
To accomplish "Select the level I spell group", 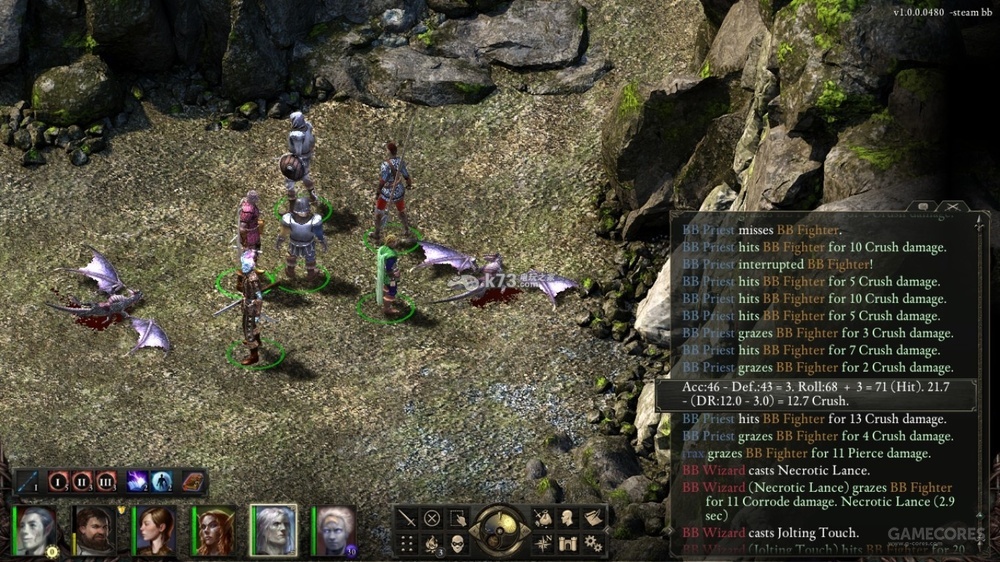I will click(x=59, y=482).
